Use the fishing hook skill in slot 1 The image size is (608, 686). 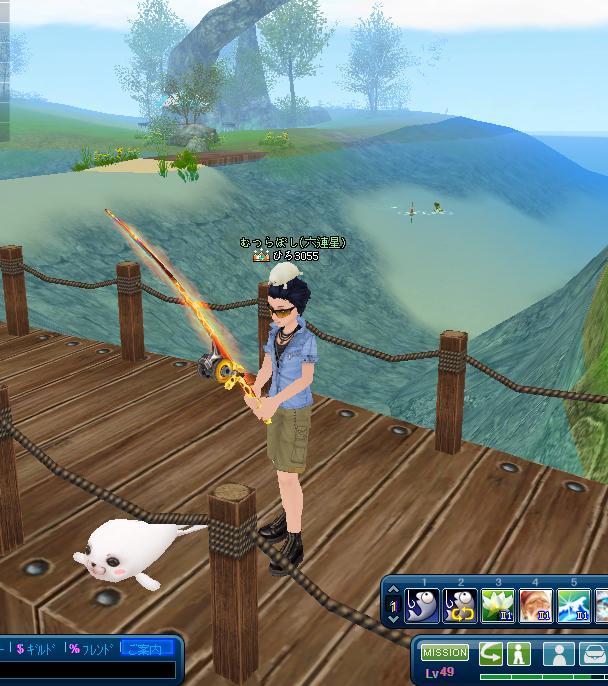pyautogui.click(x=422, y=605)
